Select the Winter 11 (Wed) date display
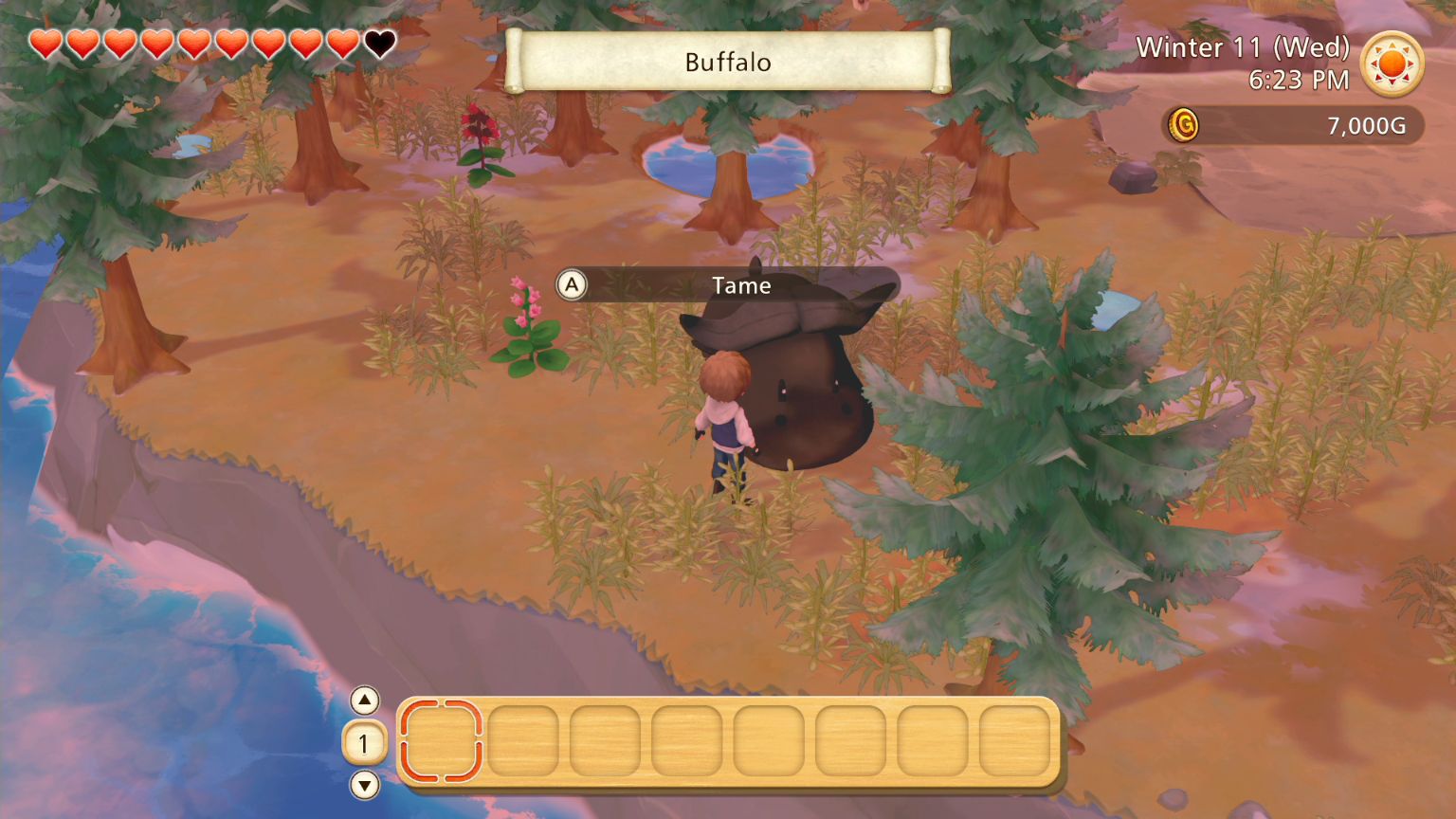 tap(1245, 46)
